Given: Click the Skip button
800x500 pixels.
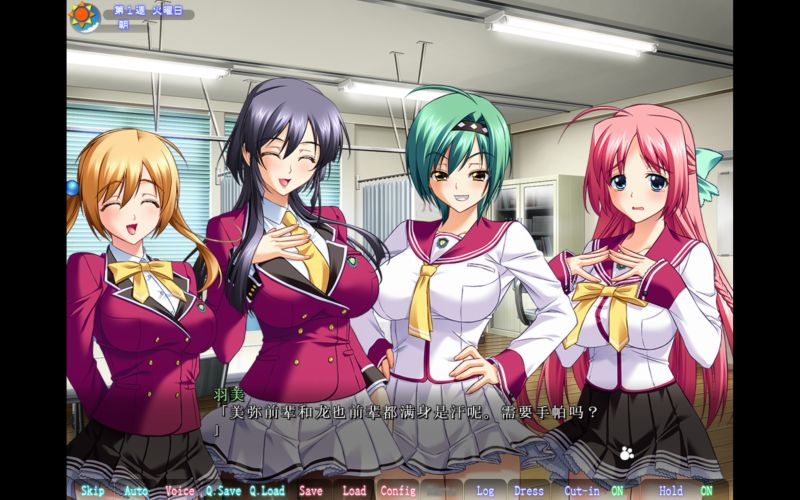Looking at the screenshot, I should click(92, 491).
